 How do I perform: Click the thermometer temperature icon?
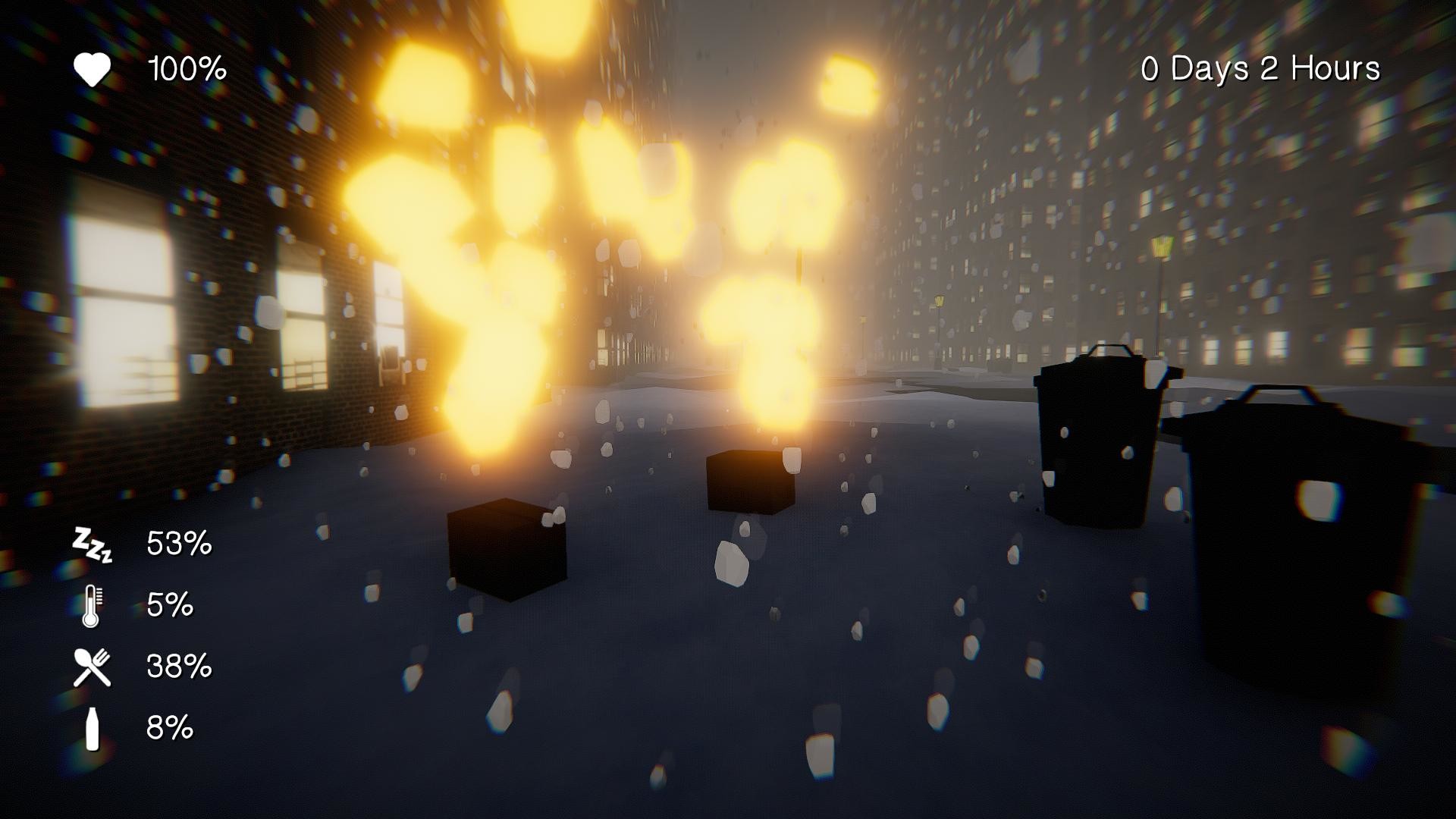[x=91, y=605]
